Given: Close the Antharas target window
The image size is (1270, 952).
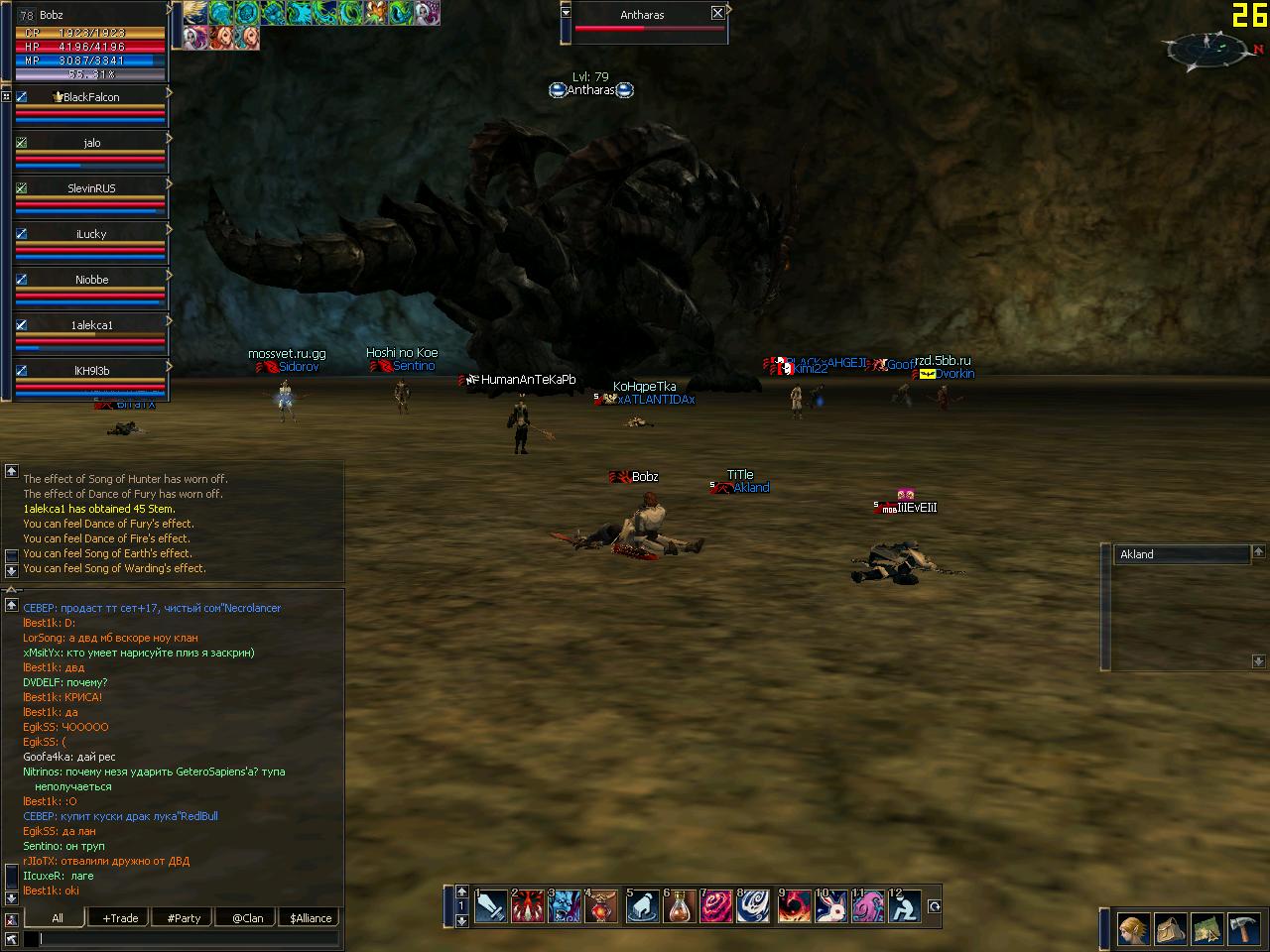Looking at the screenshot, I should (717, 13).
